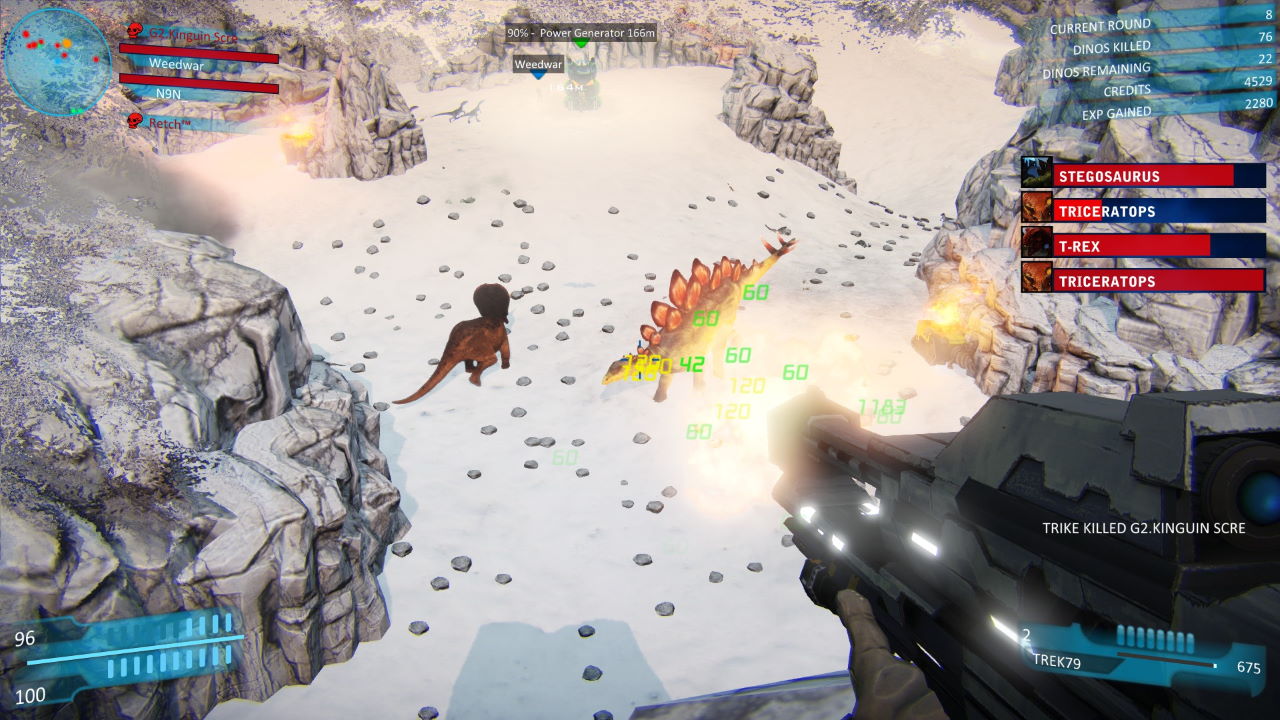The image size is (1280, 720).
Task: Select the Stegosaurus boss entry
Action: click(1144, 176)
